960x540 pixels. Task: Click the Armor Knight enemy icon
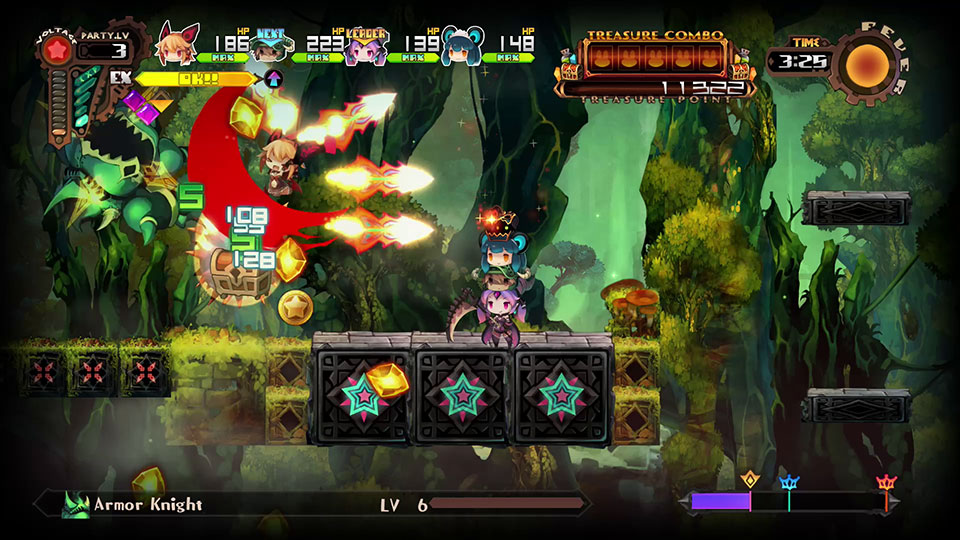pyautogui.click(x=76, y=505)
